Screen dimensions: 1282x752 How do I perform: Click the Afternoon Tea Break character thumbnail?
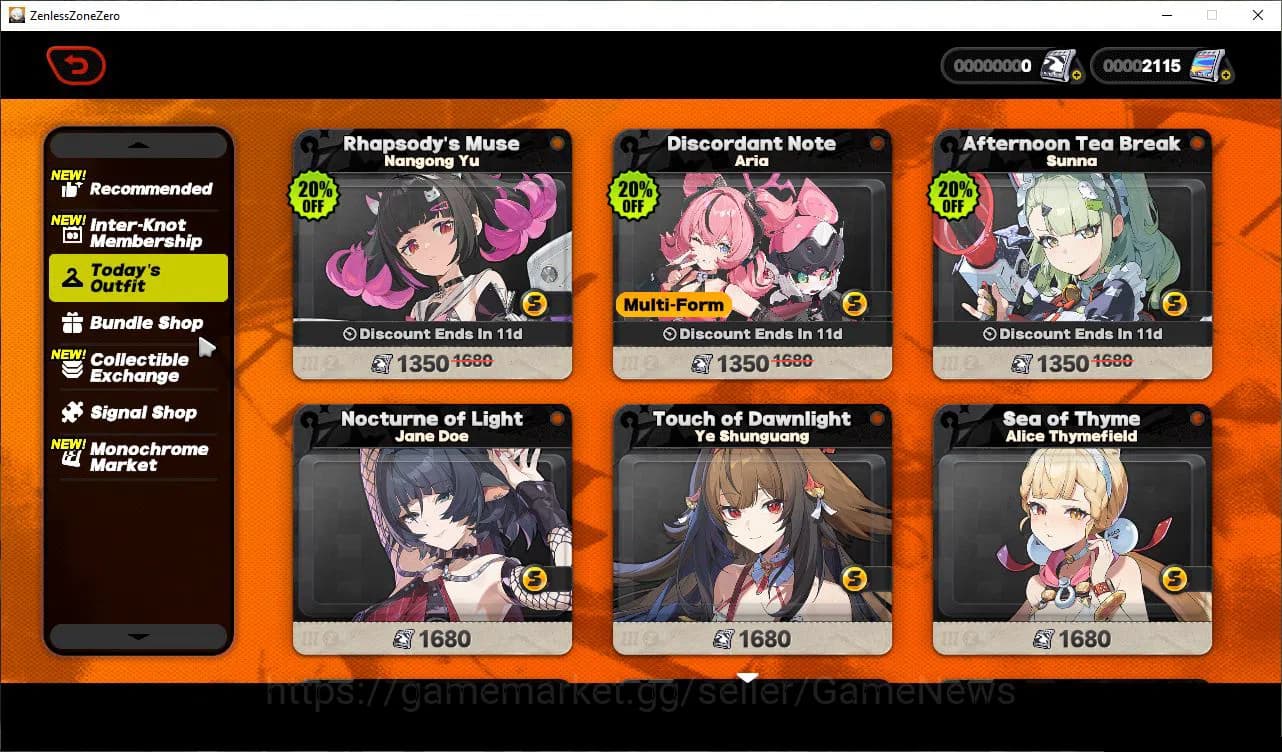pyautogui.click(x=1071, y=250)
